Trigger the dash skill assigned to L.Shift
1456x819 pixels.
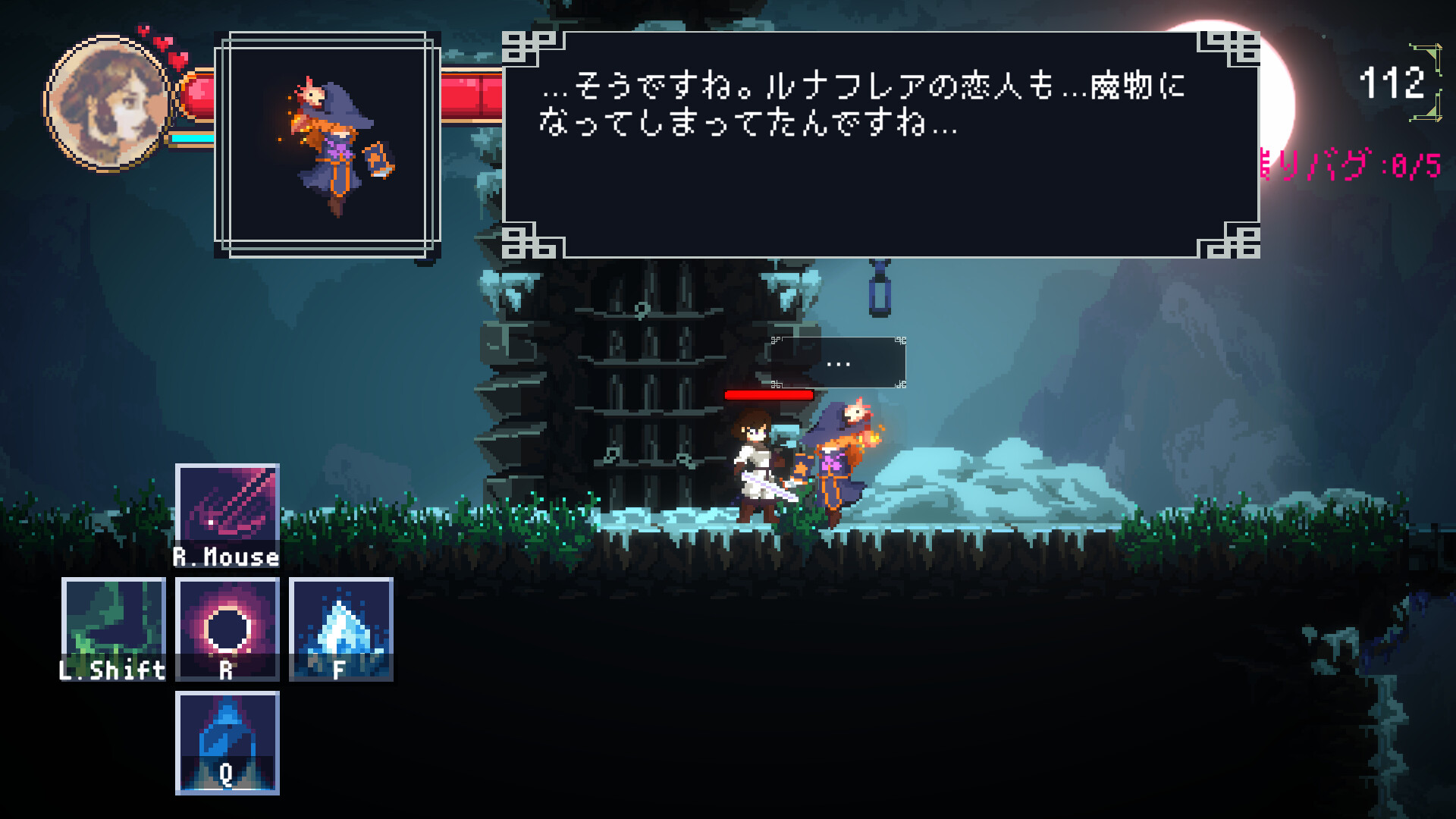(x=112, y=629)
